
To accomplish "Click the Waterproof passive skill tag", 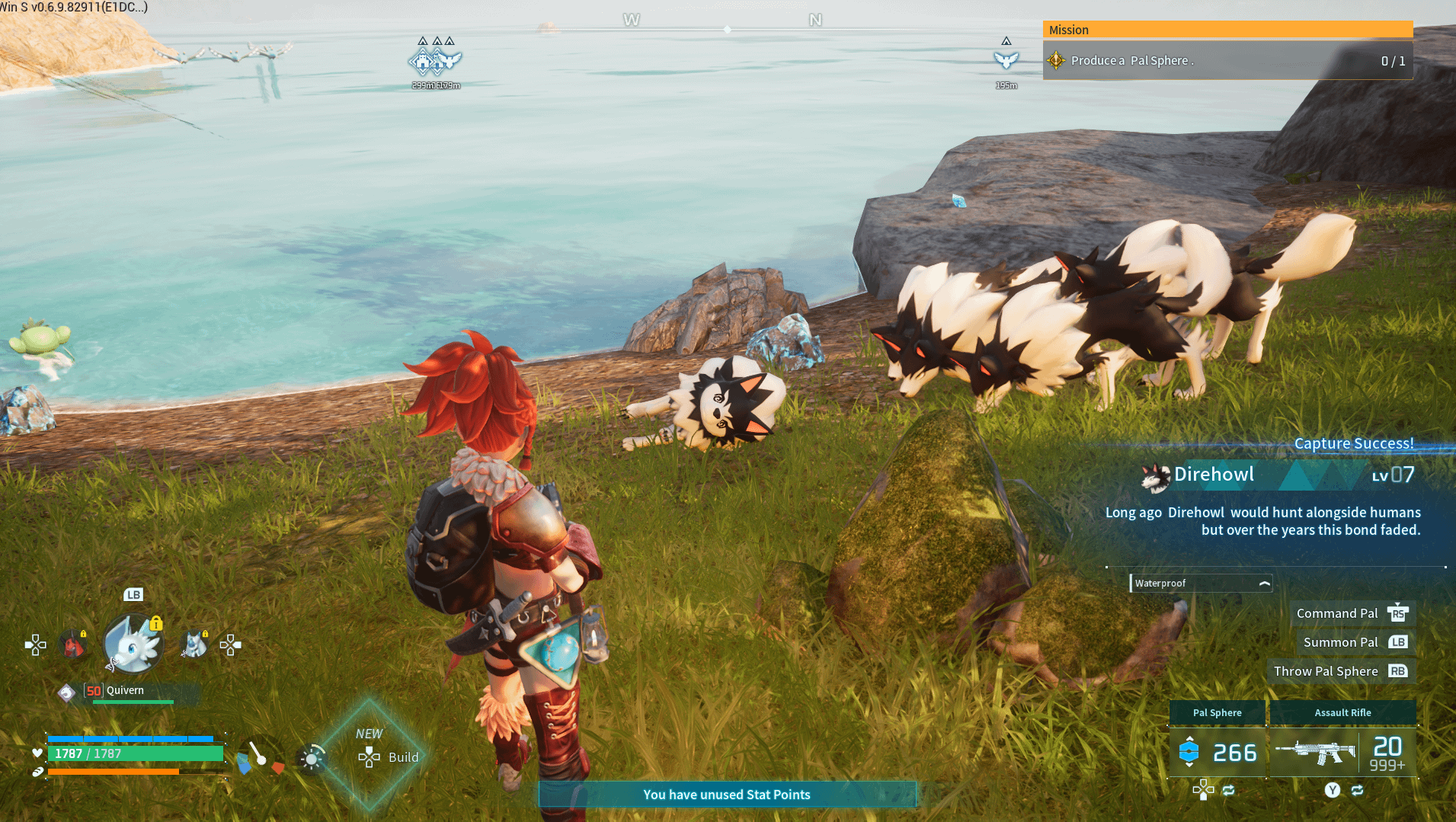I will point(1201,584).
